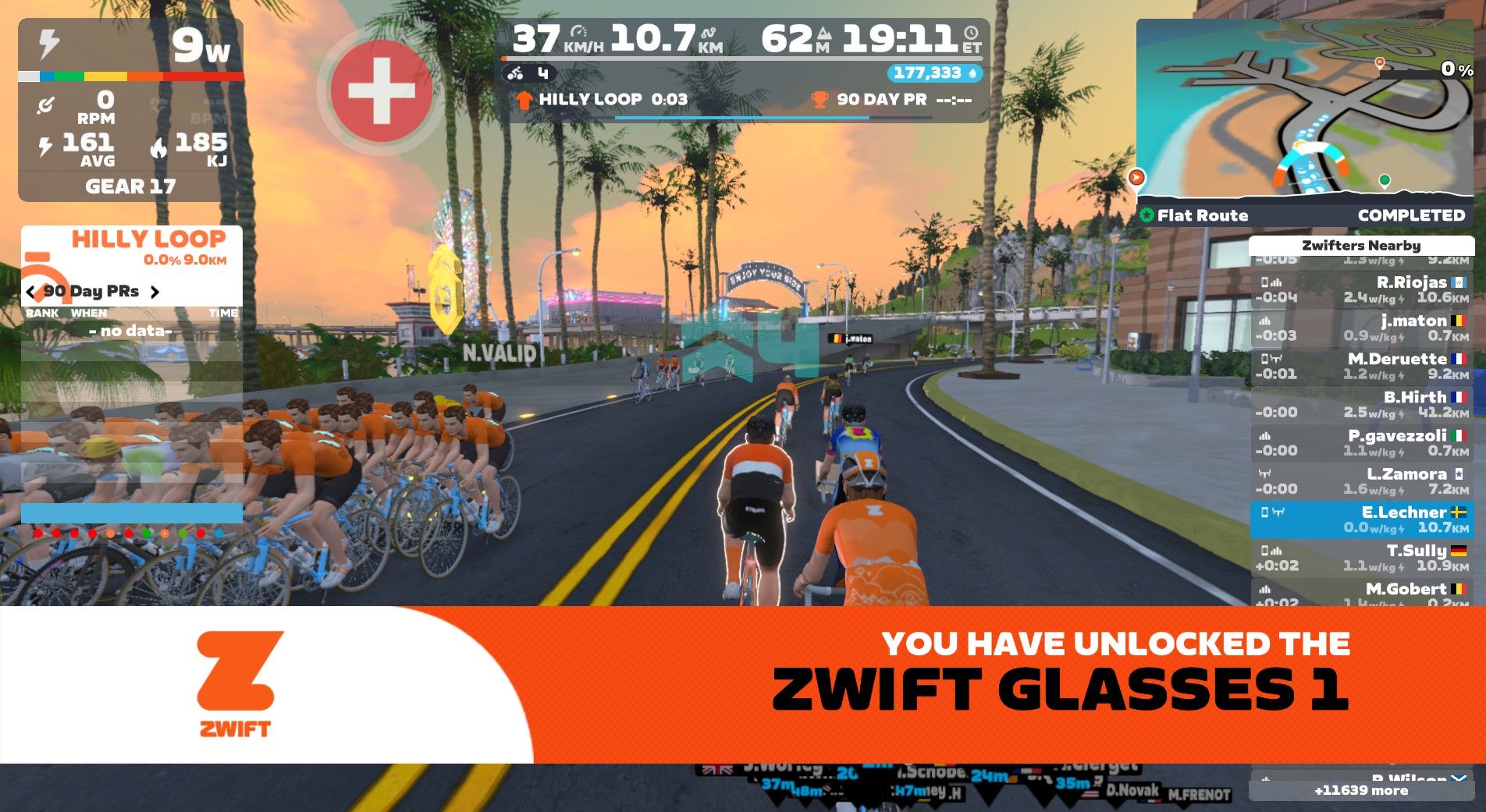Open the minimap in the corner
This screenshot has width=1486, height=812.
pyautogui.click(x=1304, y=109)
